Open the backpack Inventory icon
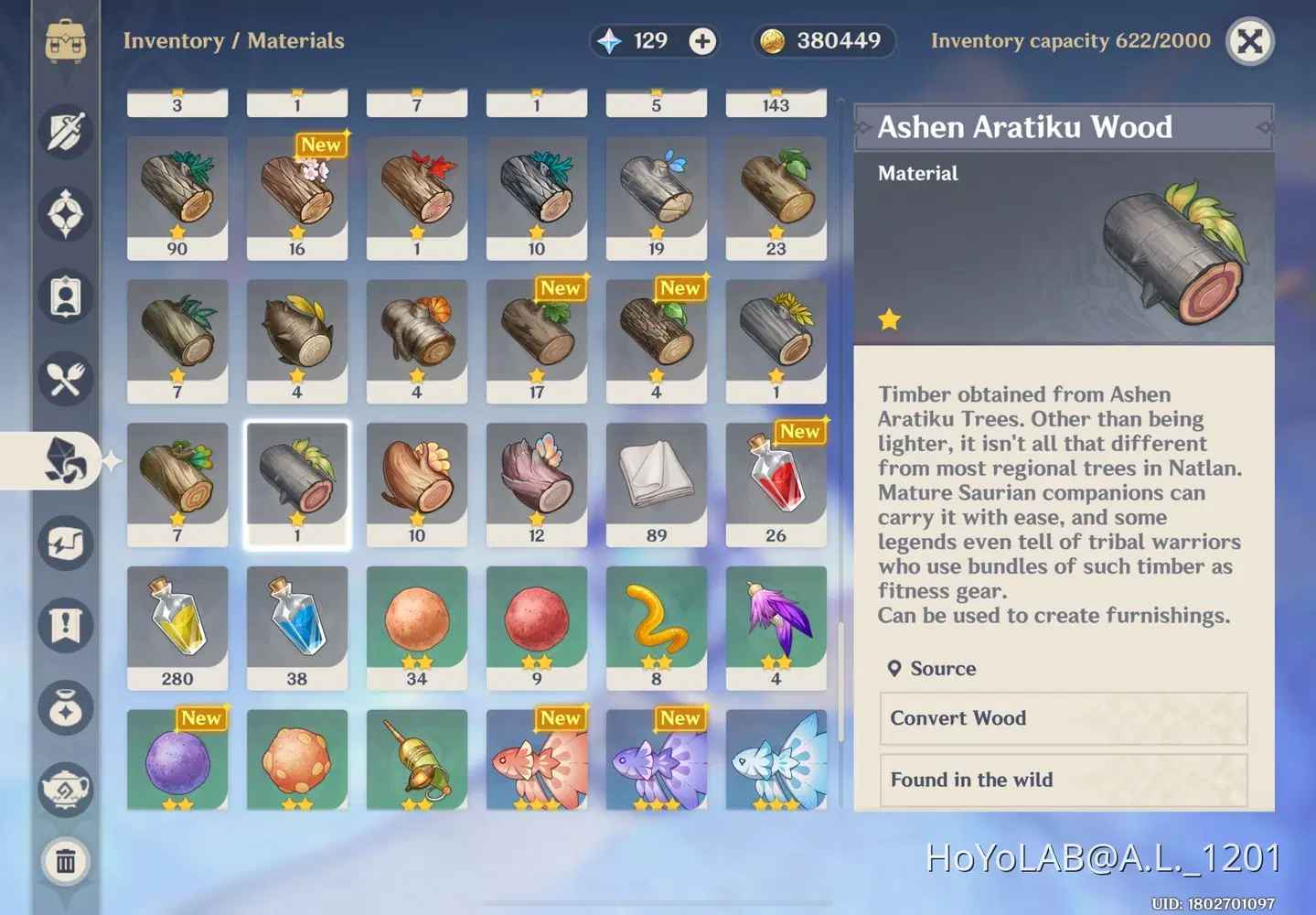Screen dimensions: 1316x915 [64, 41]
